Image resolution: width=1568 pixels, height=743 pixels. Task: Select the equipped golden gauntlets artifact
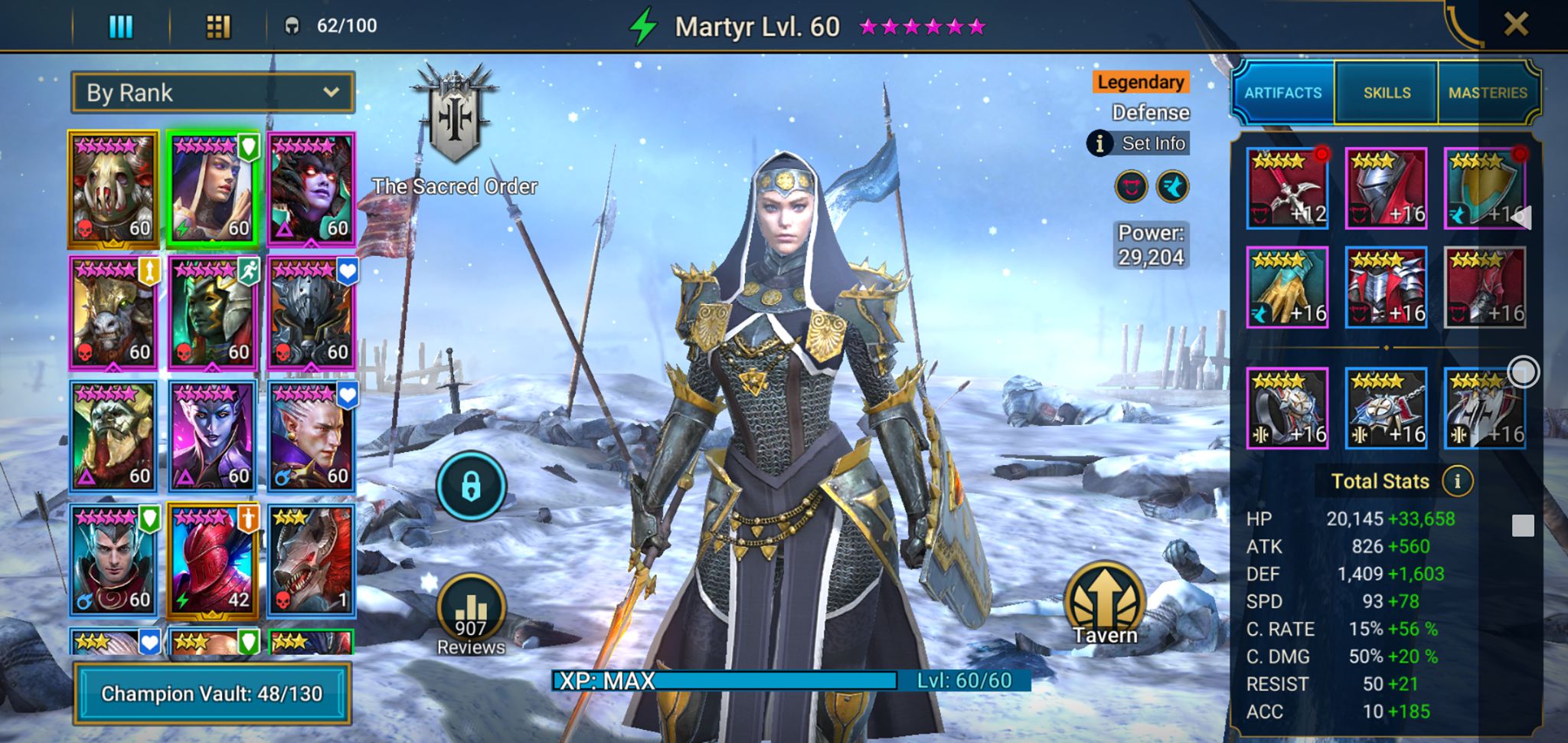1287,287
